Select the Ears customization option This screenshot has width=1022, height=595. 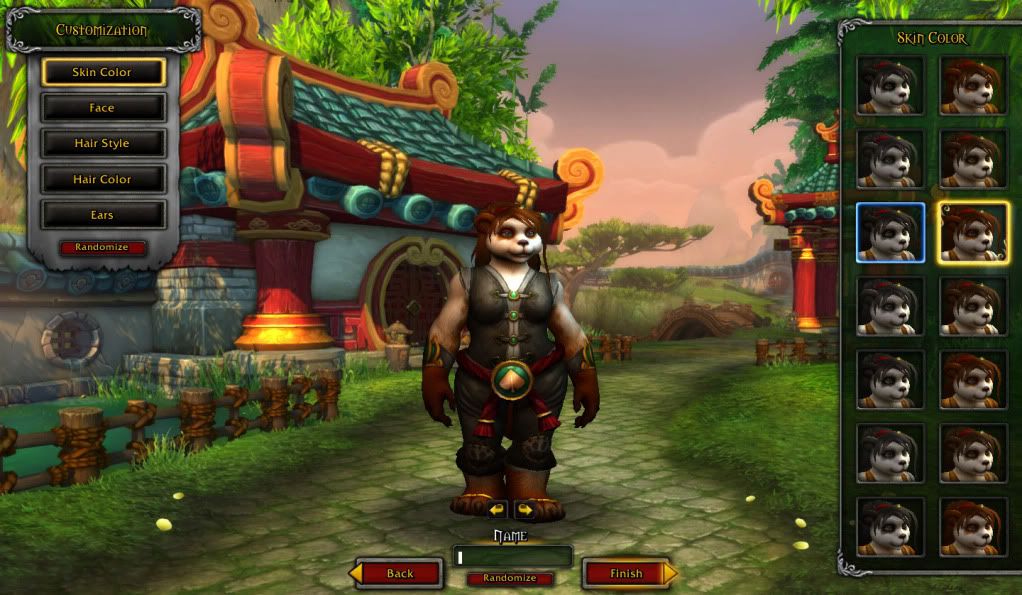coord(103,215)
